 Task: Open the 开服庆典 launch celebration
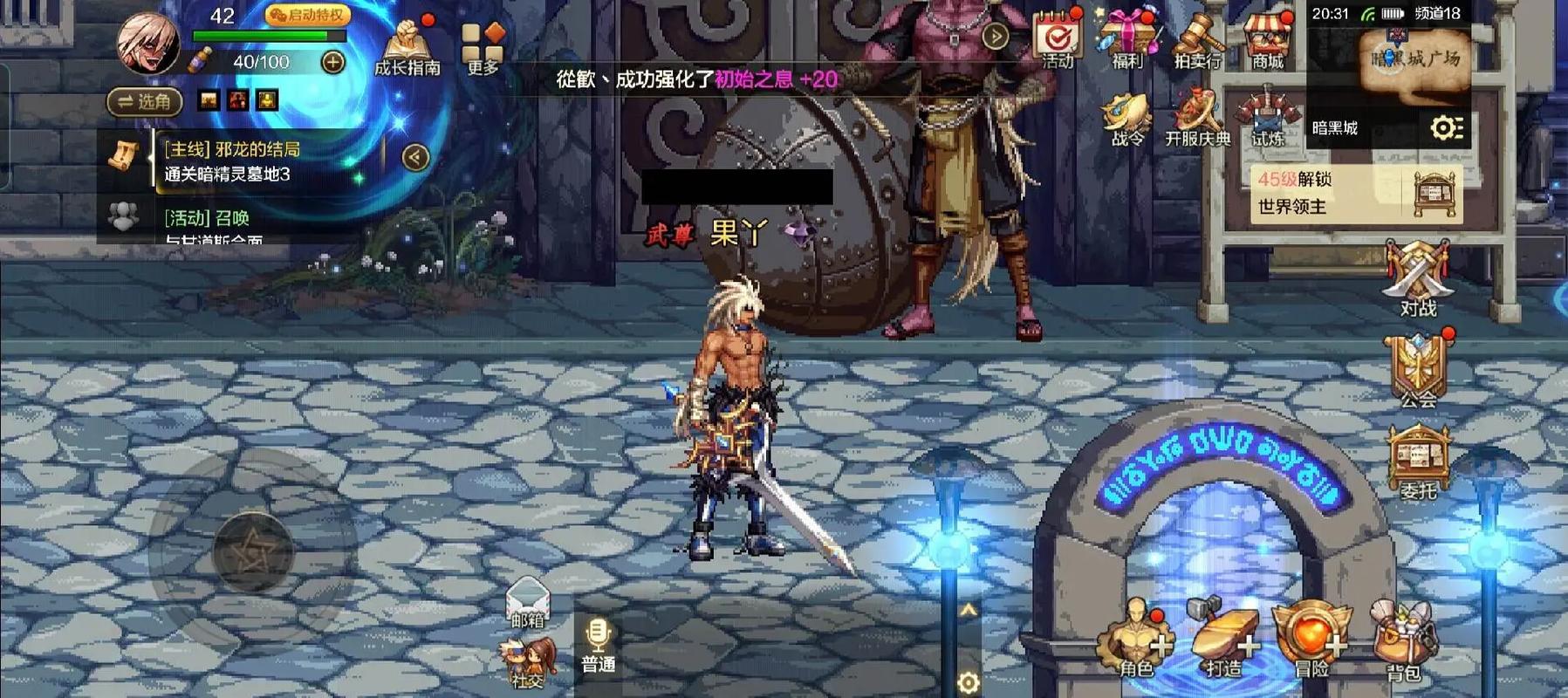click(x=1197, y=119)
